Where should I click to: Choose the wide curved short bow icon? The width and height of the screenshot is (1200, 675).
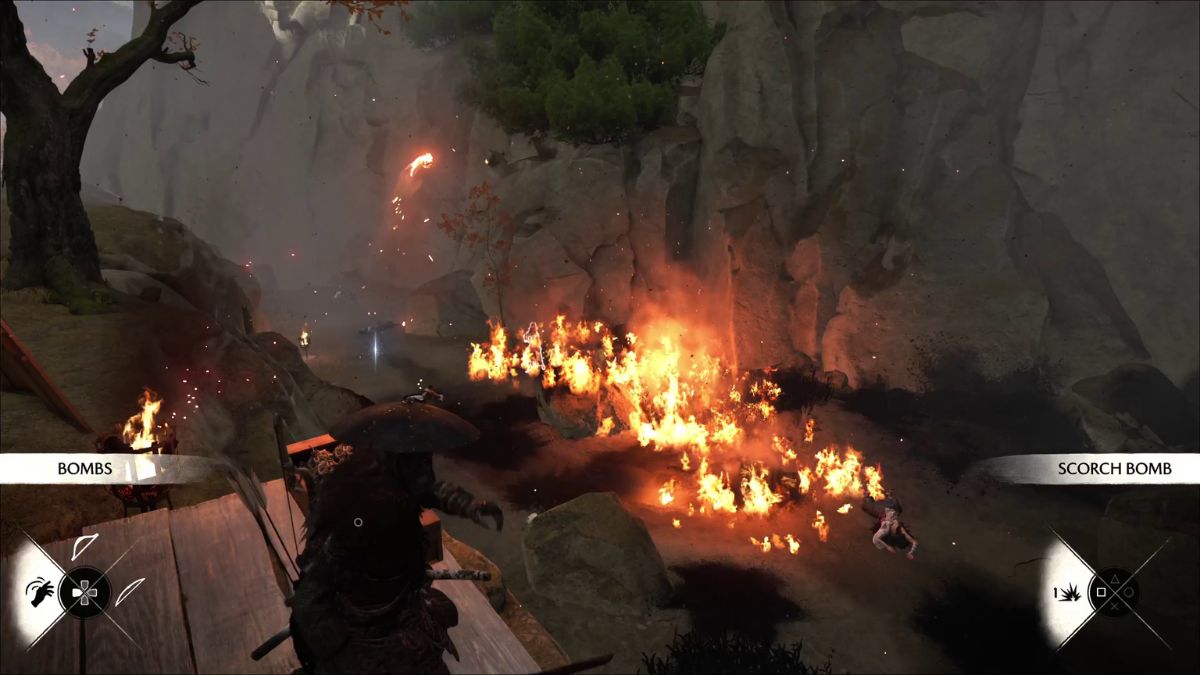(84, 547)
